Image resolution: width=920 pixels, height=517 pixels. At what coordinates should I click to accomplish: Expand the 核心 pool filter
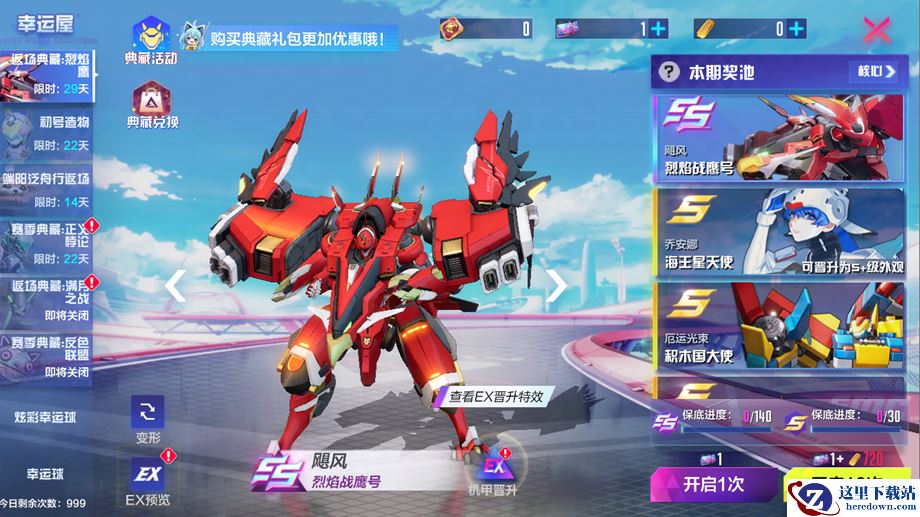pos(874,72)
